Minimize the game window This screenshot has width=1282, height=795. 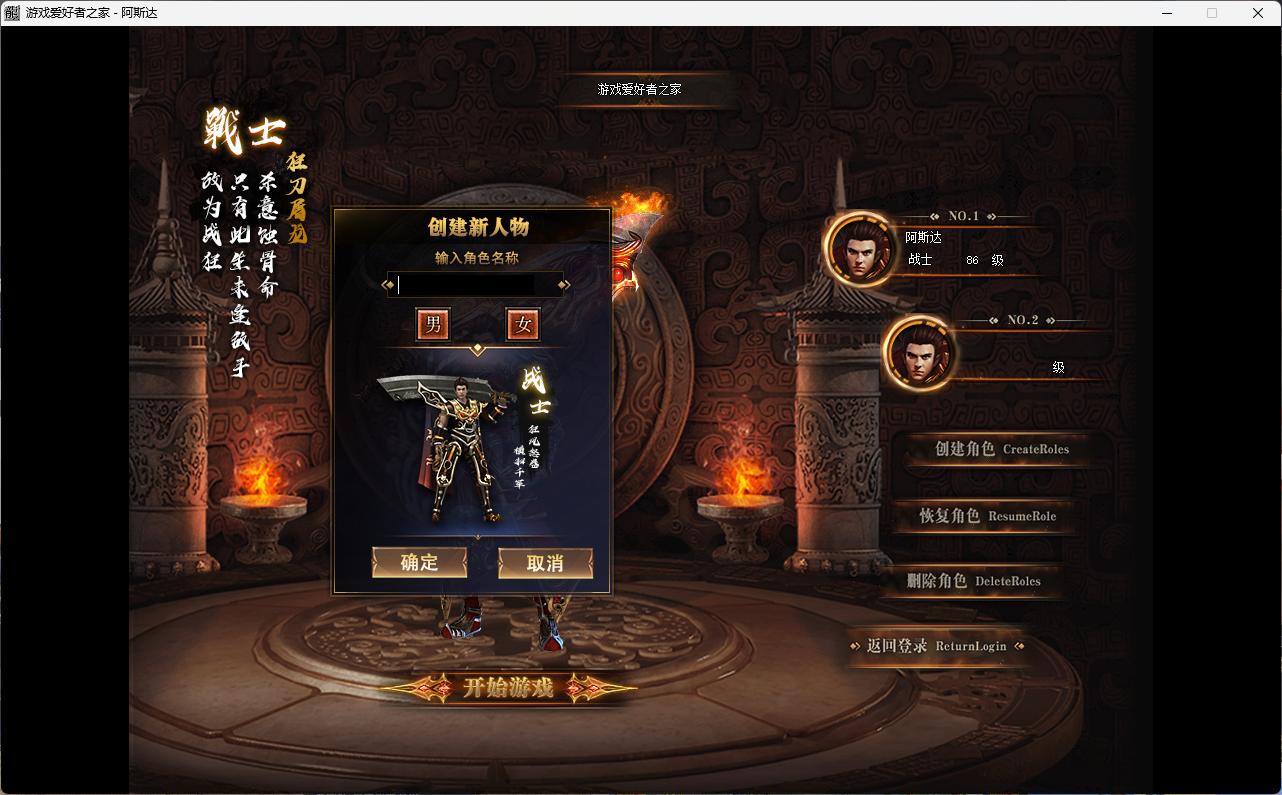click(x=1167, y=13)
